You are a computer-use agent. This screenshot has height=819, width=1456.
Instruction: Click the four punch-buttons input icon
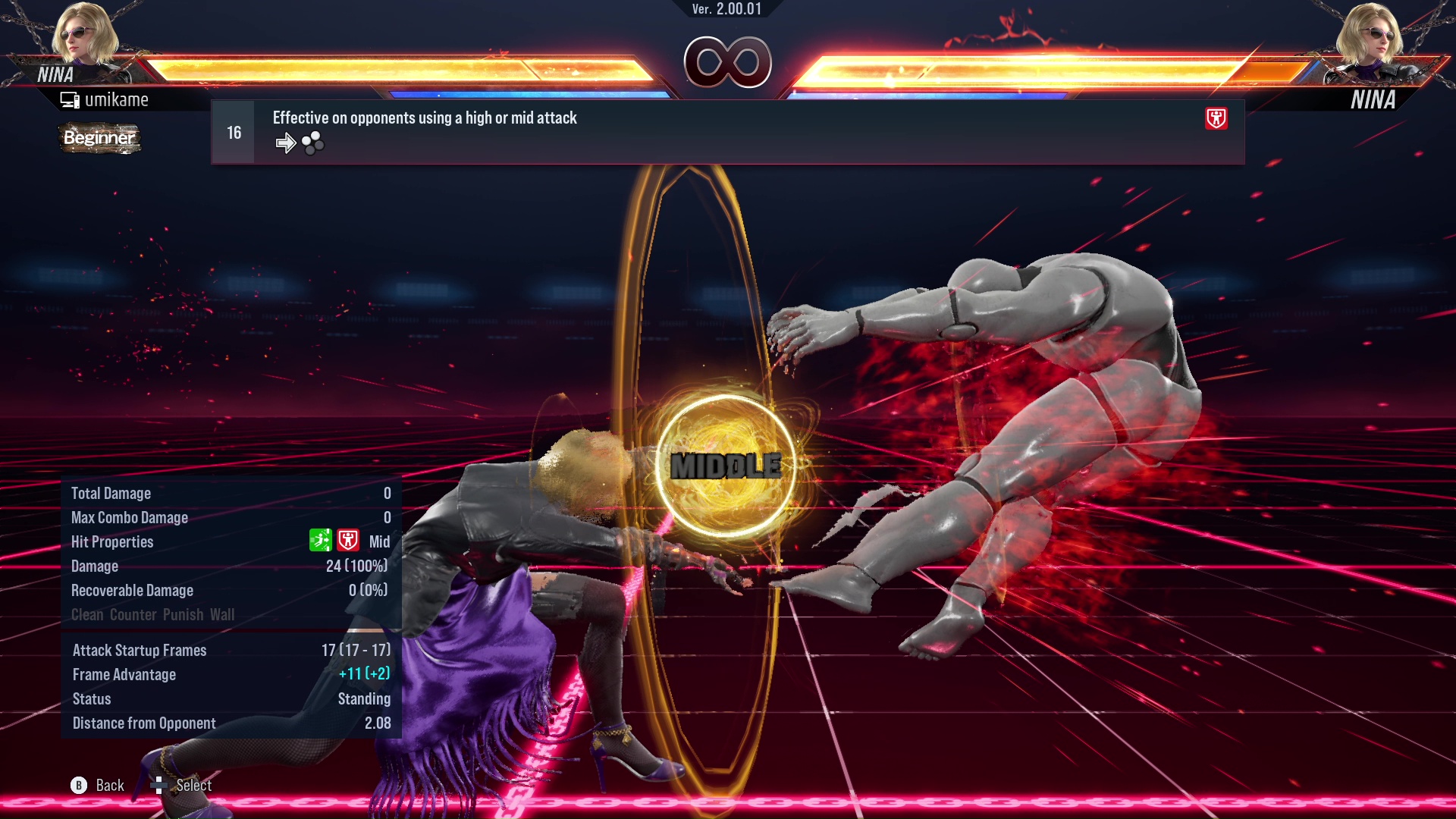312,142
